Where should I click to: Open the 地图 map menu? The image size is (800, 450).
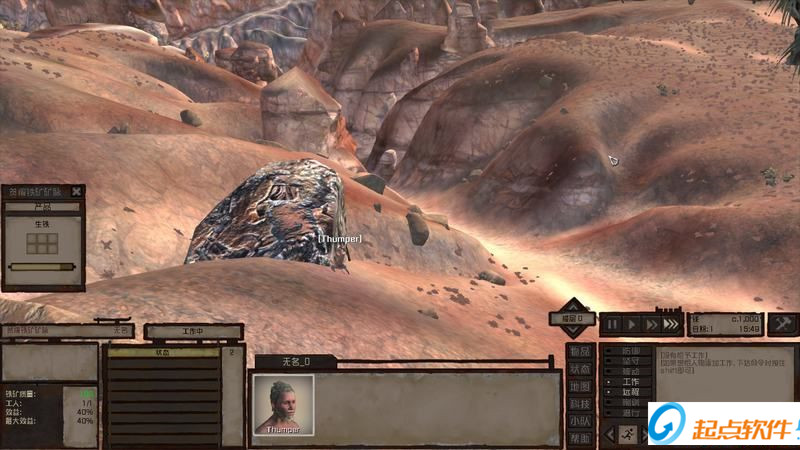(x=579, y=386)
